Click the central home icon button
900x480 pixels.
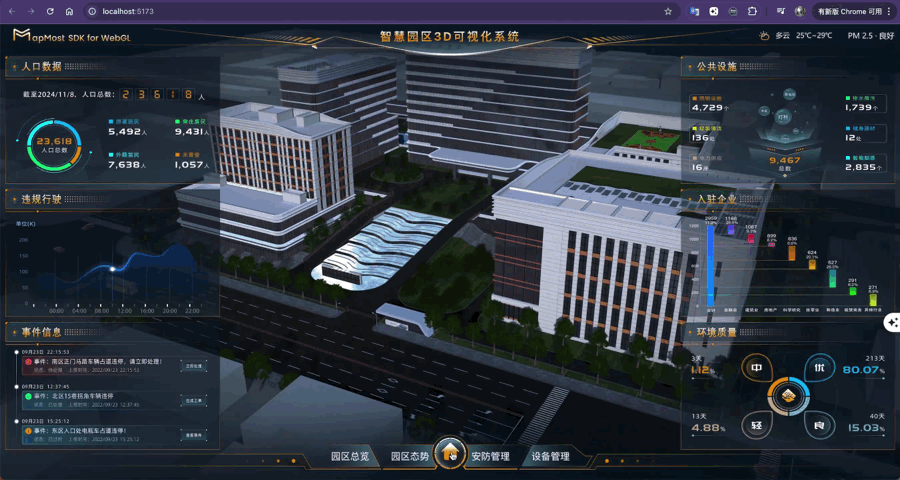[450, 453]
